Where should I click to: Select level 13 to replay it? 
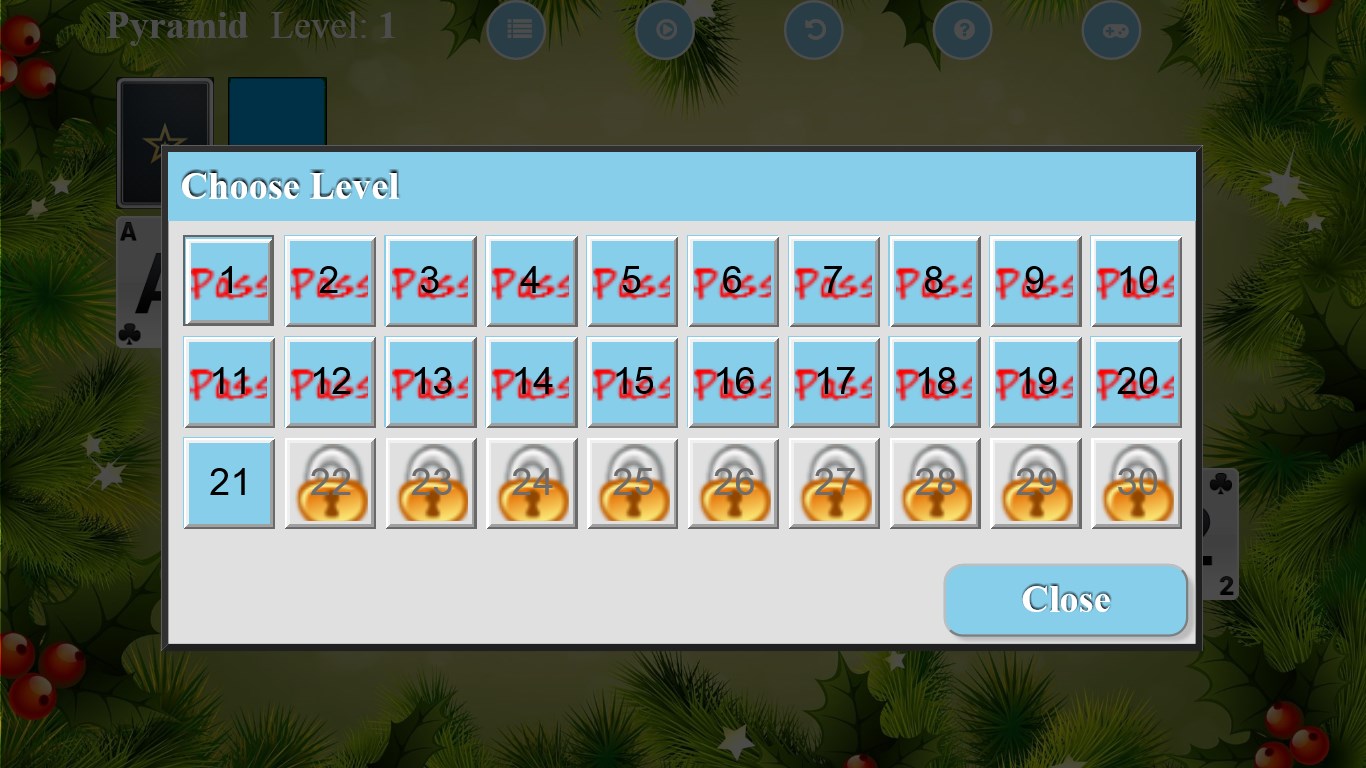(430, 381)
